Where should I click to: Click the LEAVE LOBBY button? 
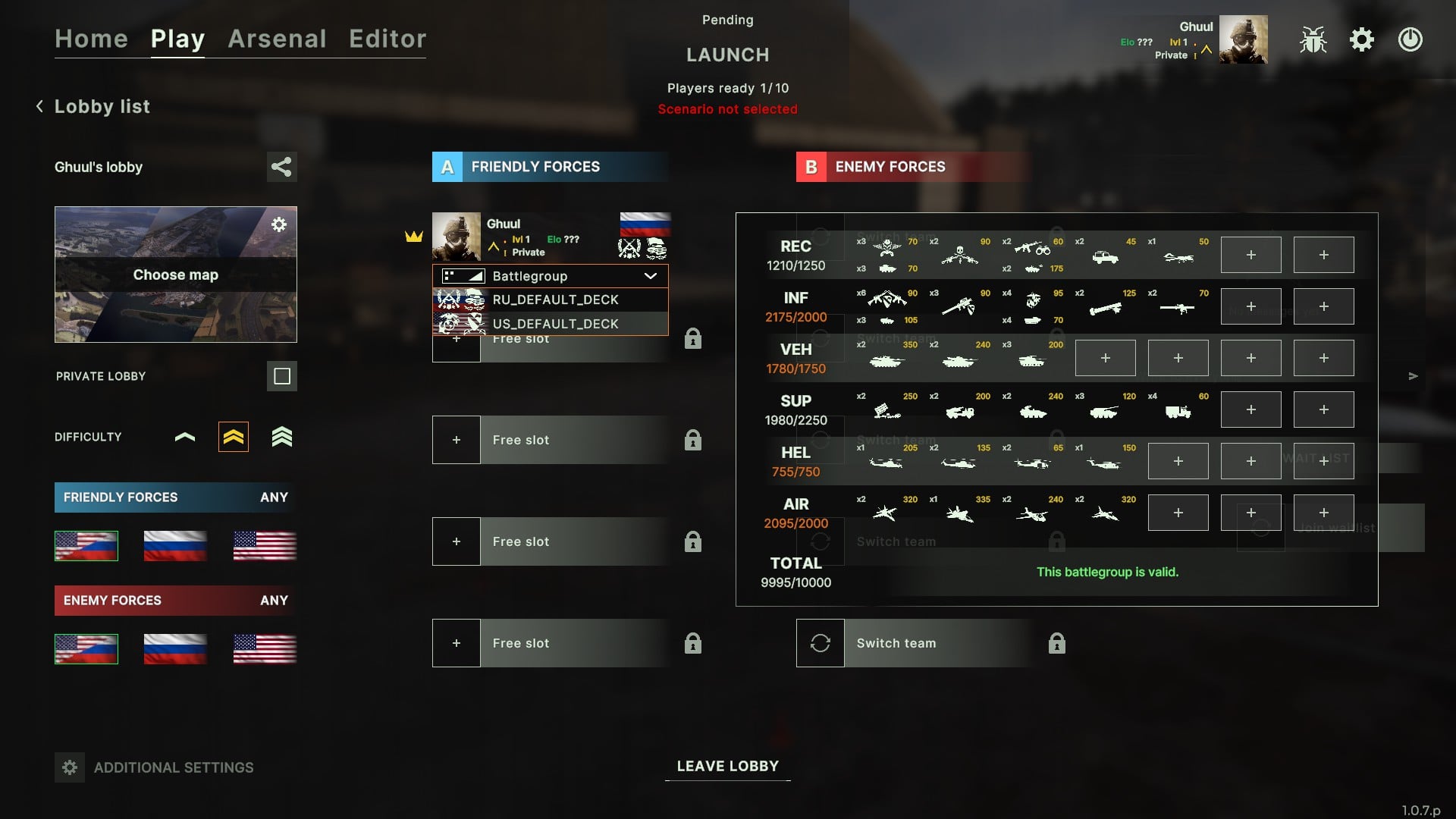tap(727, 766)
